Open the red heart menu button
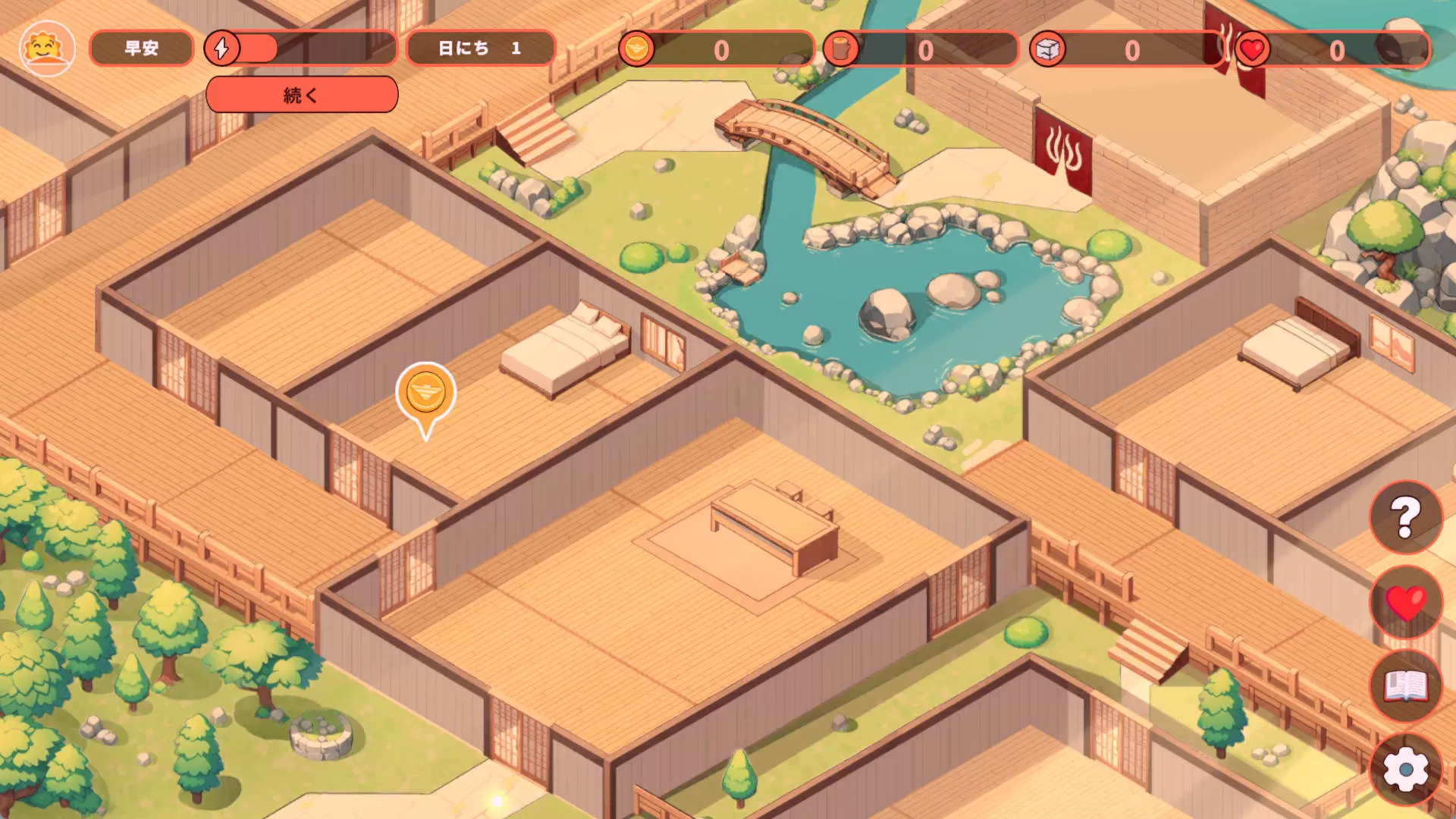Viewport: 1456px width, 819px height. coord(1405,603)
